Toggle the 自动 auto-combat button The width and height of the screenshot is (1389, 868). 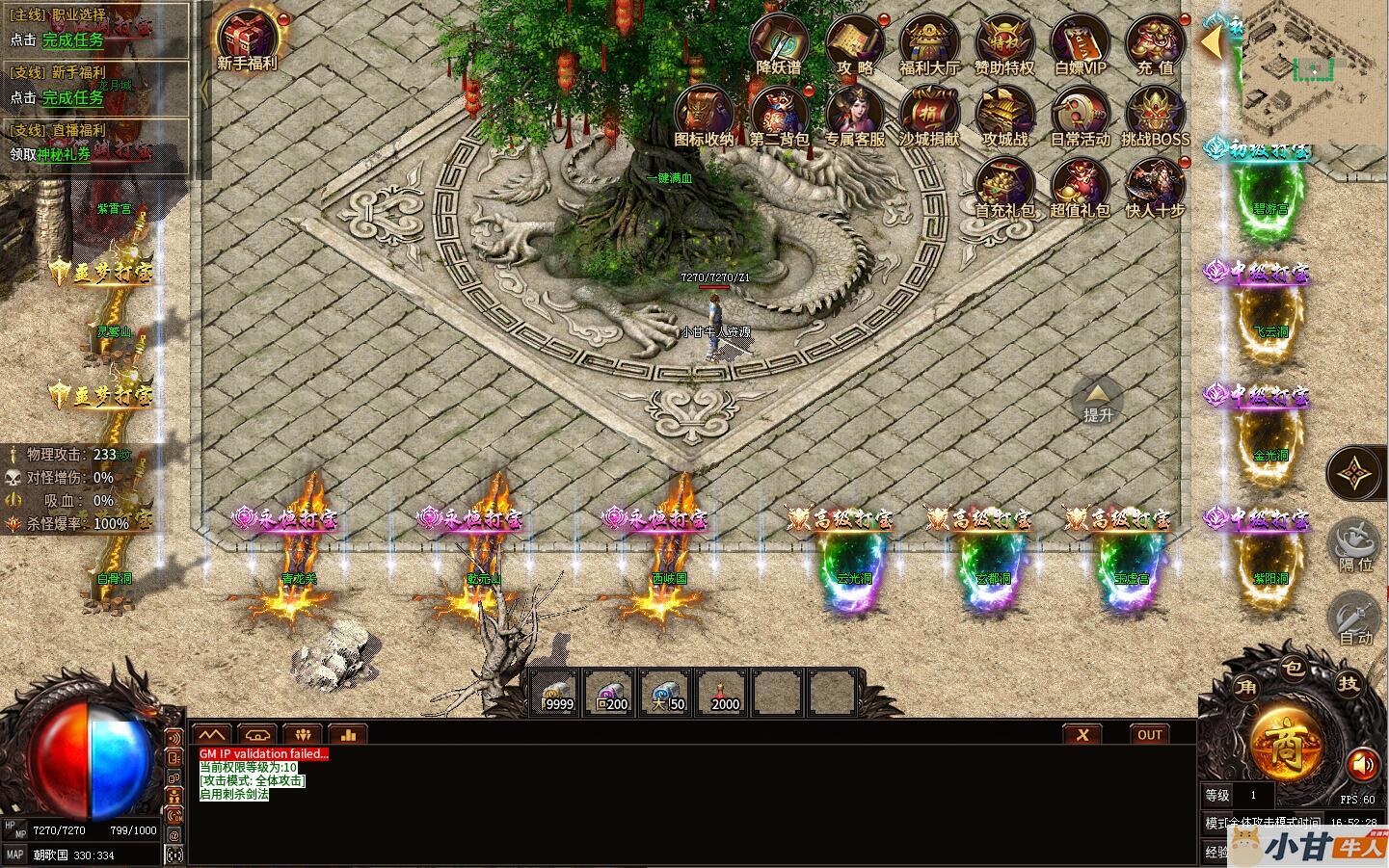1355,617
